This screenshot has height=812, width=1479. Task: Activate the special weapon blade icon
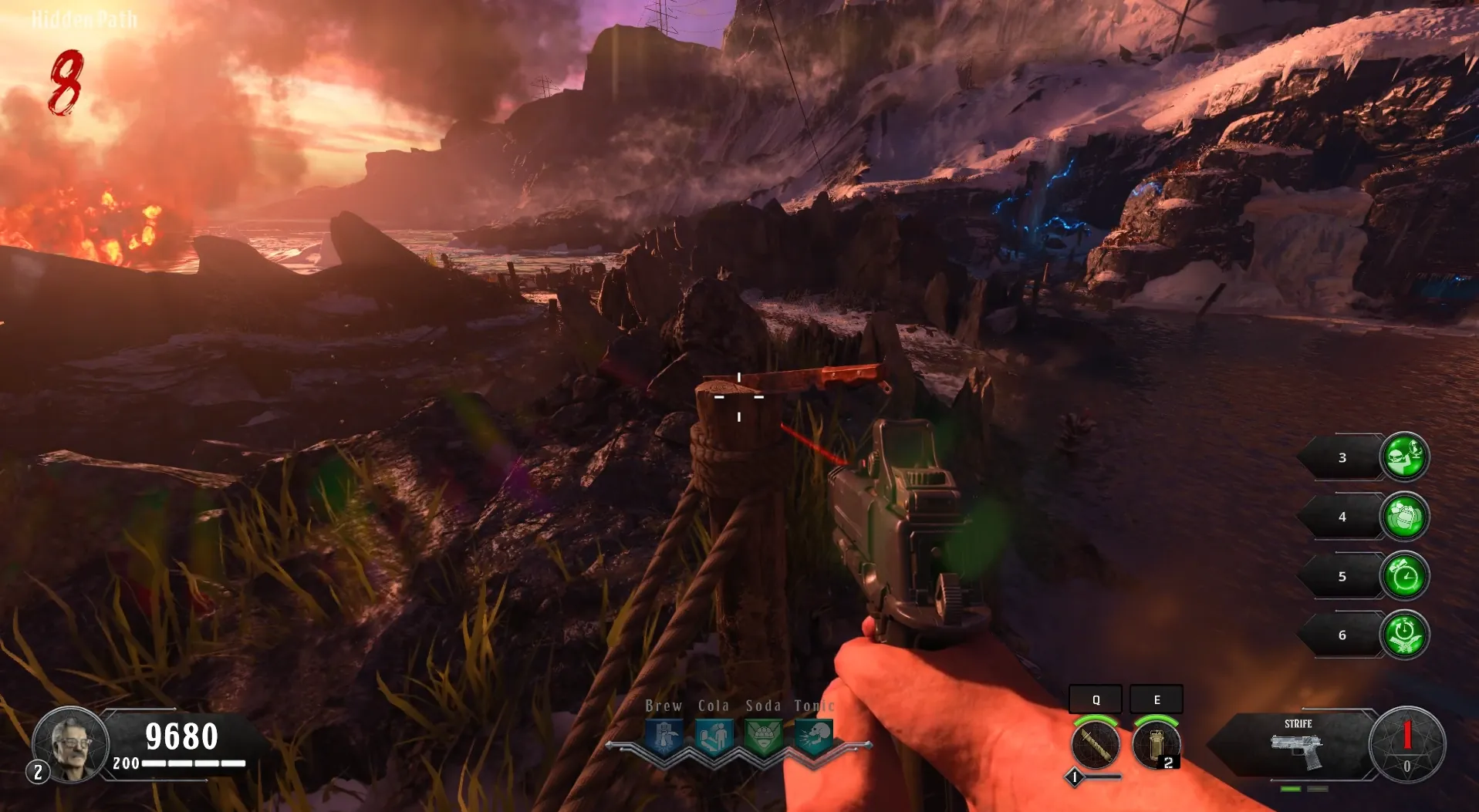click(x=1095, y=744)
